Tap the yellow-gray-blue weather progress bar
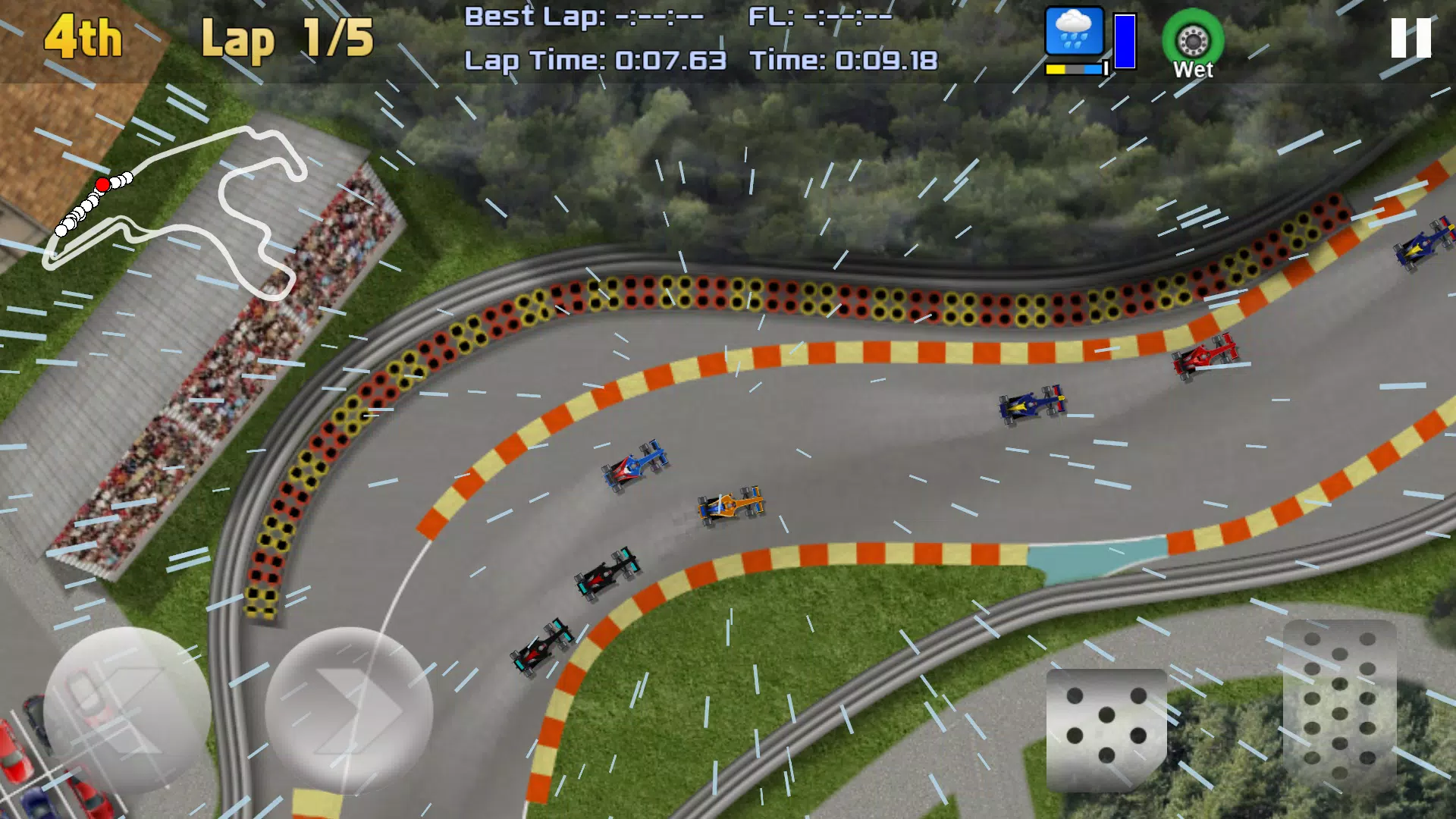 [1074, 68]
